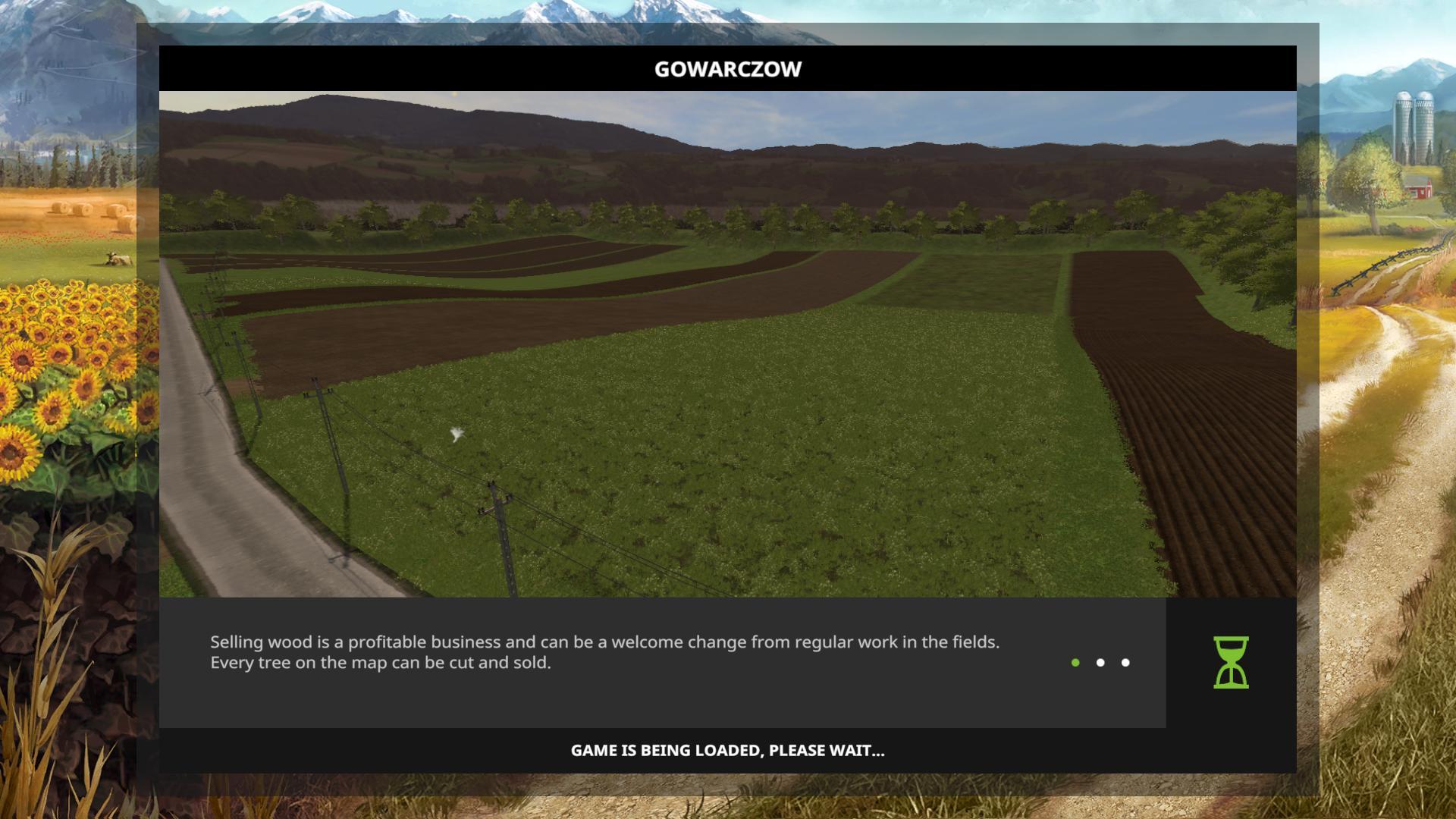Screen dimensions: 1456x819
Task: Select the green active tip page dot
Action: [1075, 663]
